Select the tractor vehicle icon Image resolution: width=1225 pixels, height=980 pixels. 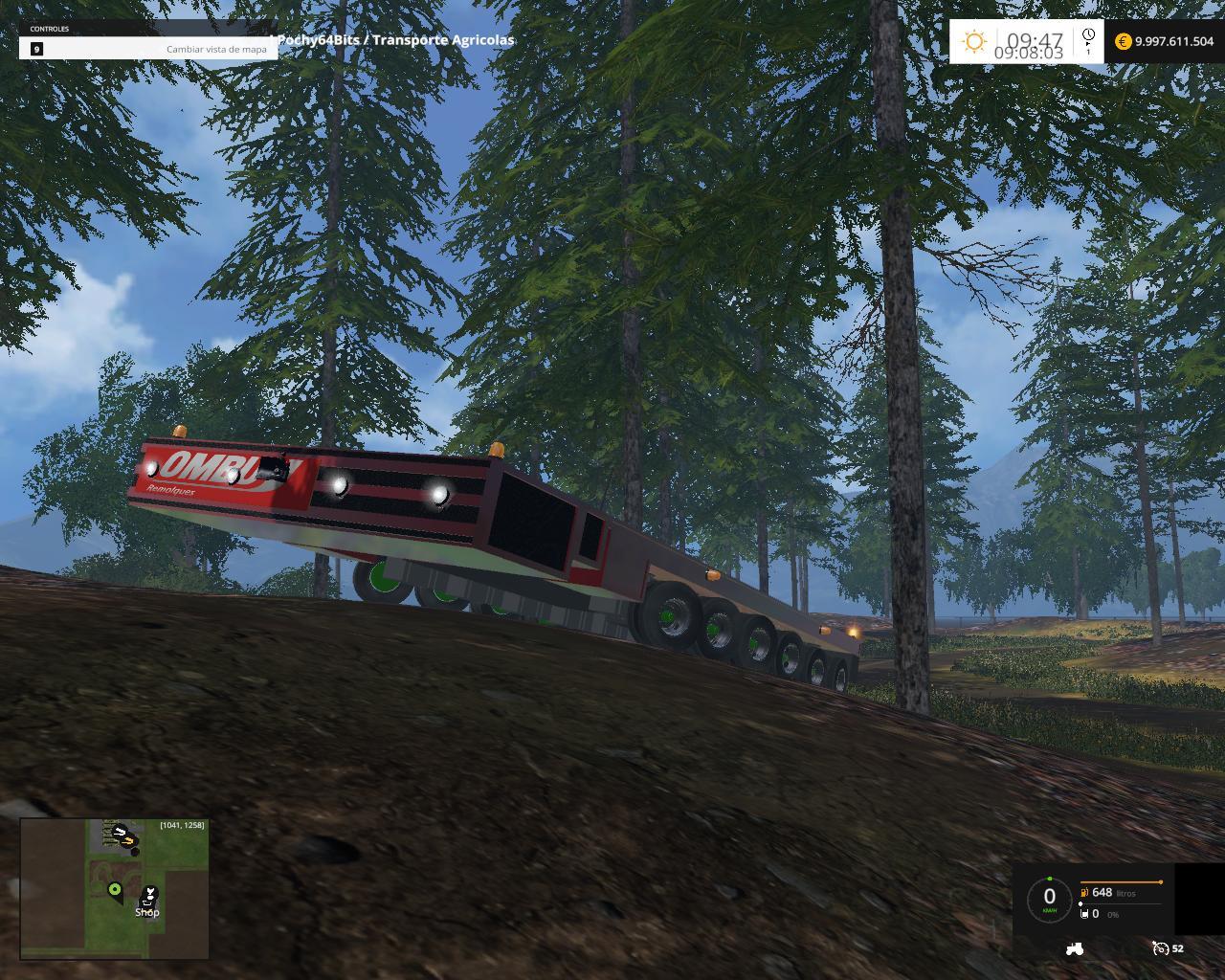tap(1075, 948)
